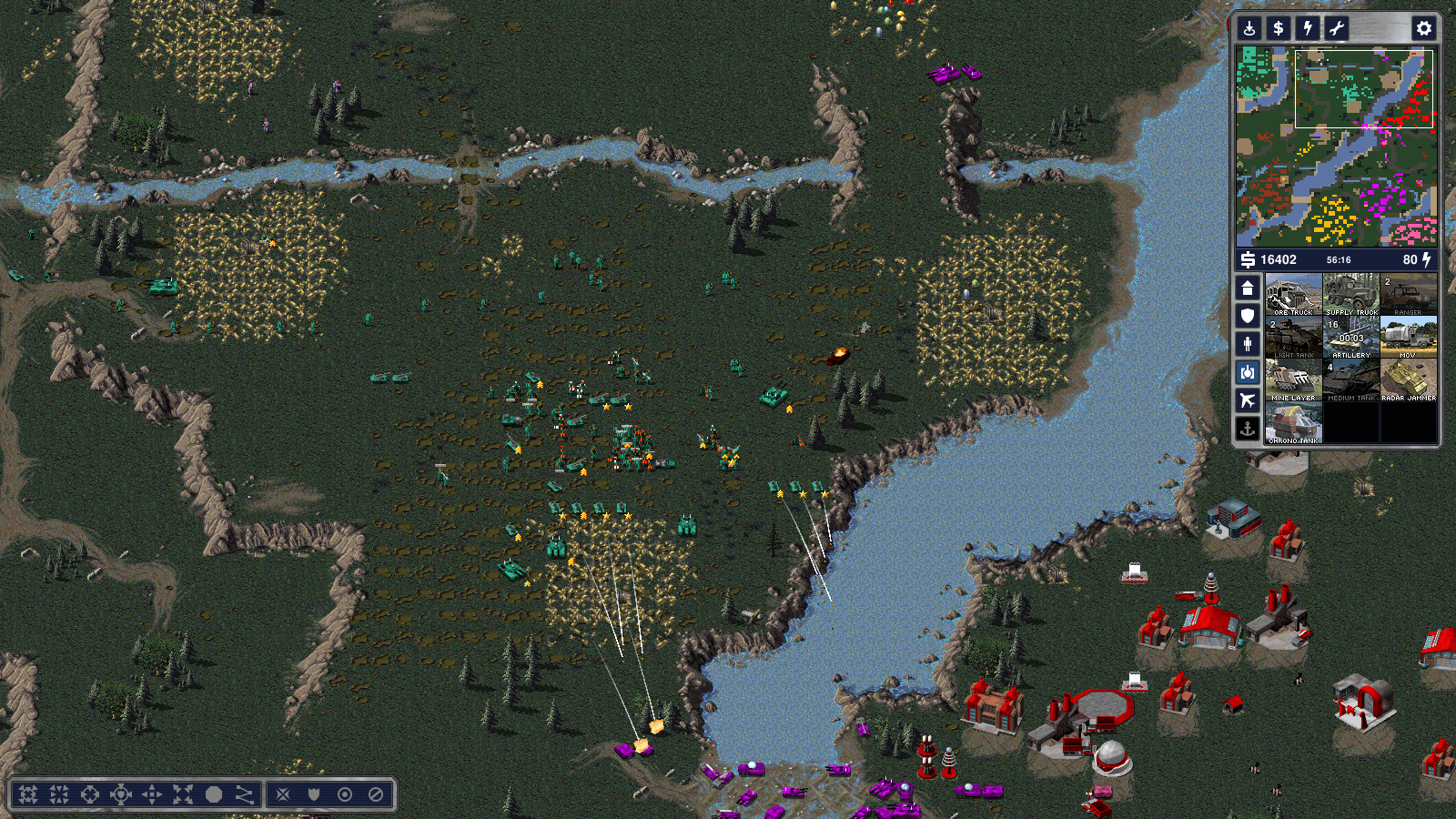
Task: Open the options menu gear icon
Action: [1423, 28]
